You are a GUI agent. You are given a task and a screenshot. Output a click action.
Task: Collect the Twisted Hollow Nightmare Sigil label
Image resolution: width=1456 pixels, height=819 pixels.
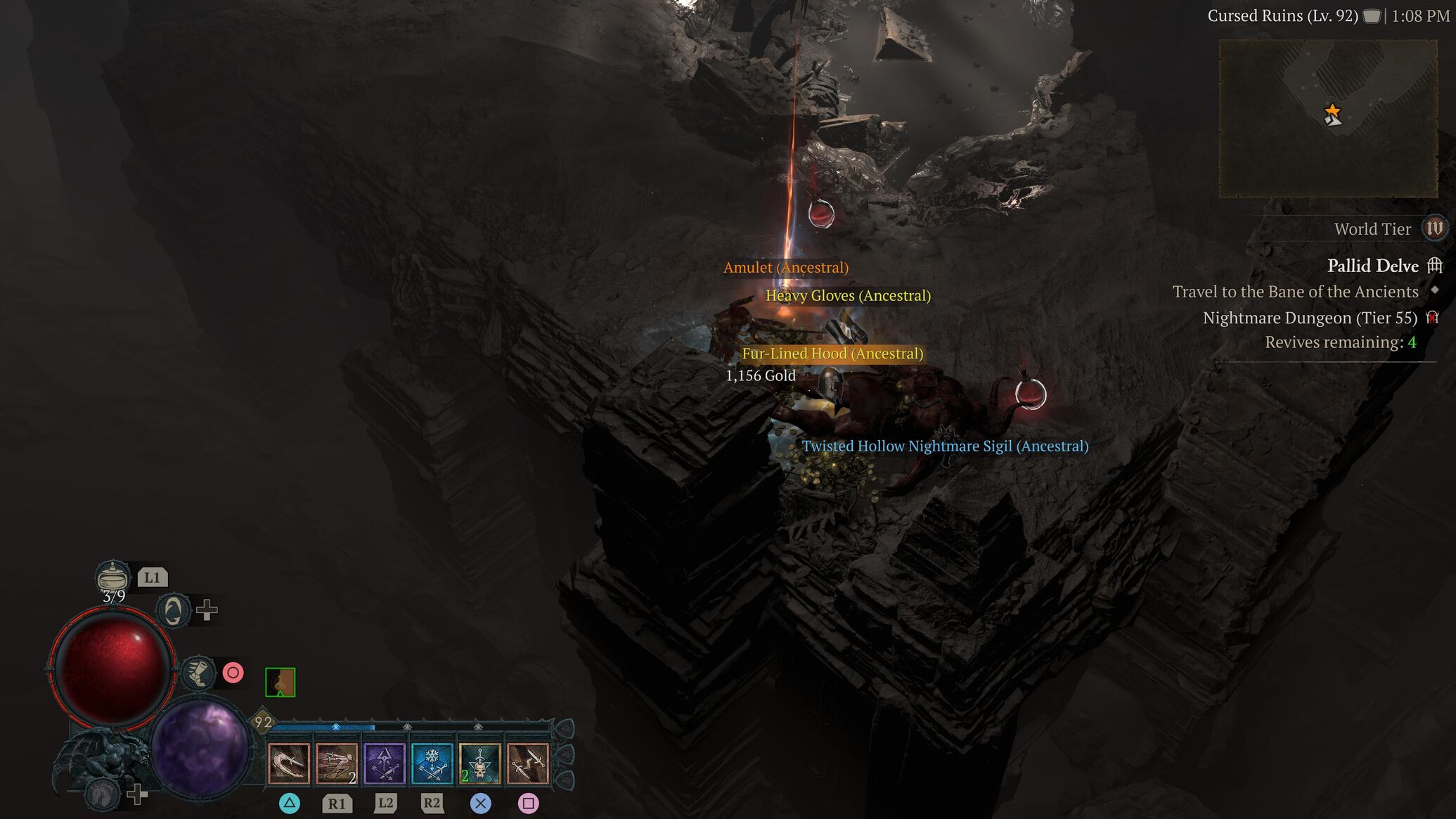[x=944, y=446]
